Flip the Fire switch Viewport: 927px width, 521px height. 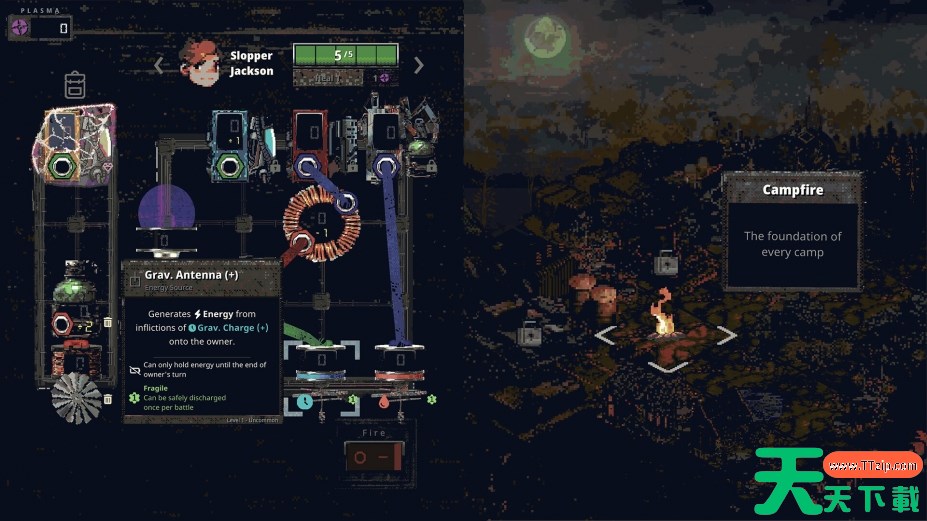point(374,458)
